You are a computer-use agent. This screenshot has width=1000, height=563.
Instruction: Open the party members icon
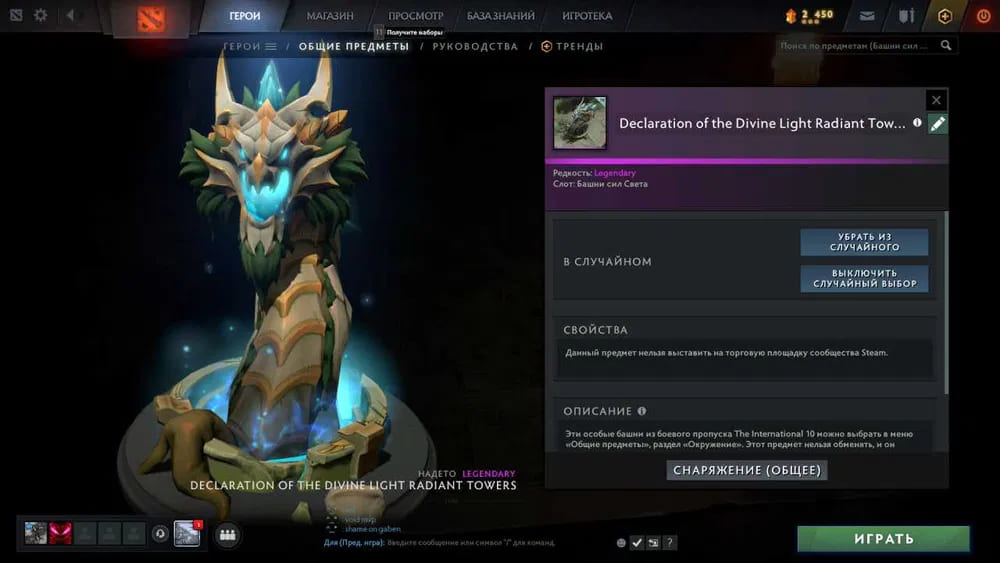tap(227, 535)
